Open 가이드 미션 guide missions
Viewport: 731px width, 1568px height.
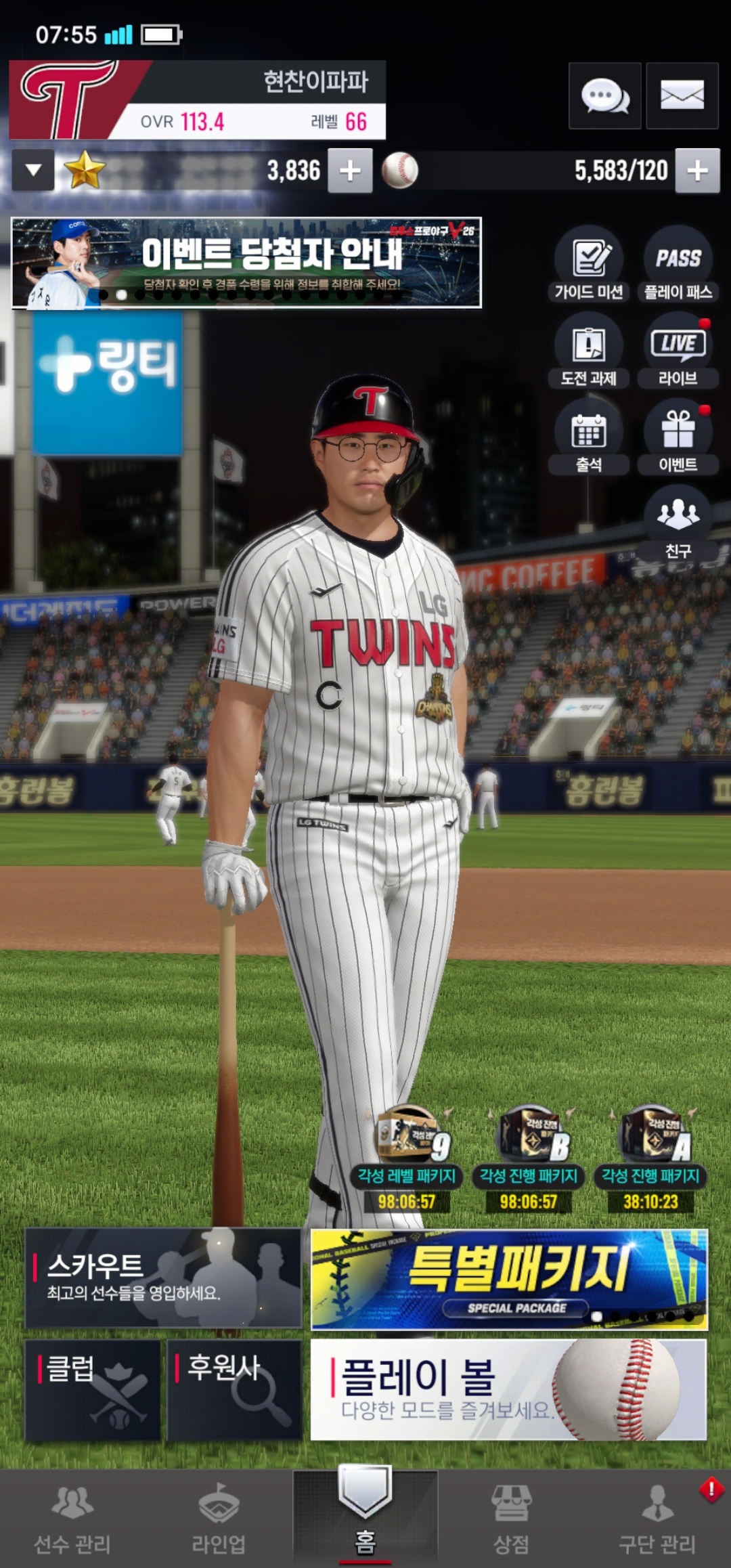(x=589, y=265)
